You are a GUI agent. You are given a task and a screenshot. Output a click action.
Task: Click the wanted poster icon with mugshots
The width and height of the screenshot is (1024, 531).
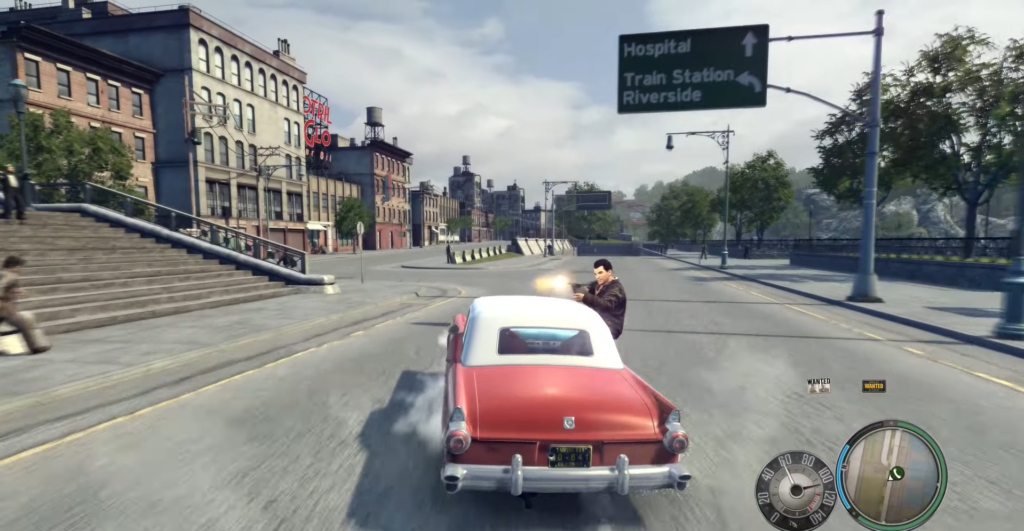(819, 385)
